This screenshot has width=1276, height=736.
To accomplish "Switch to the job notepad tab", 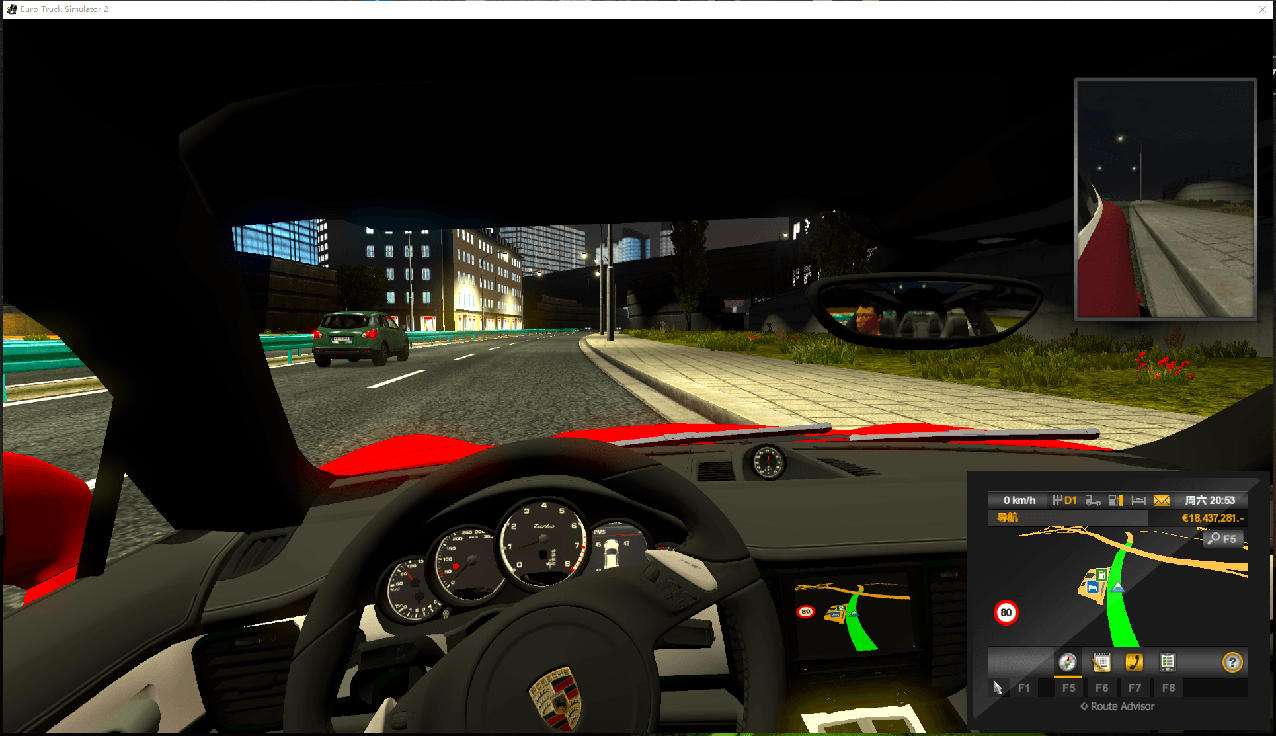I will [1101, 662].
